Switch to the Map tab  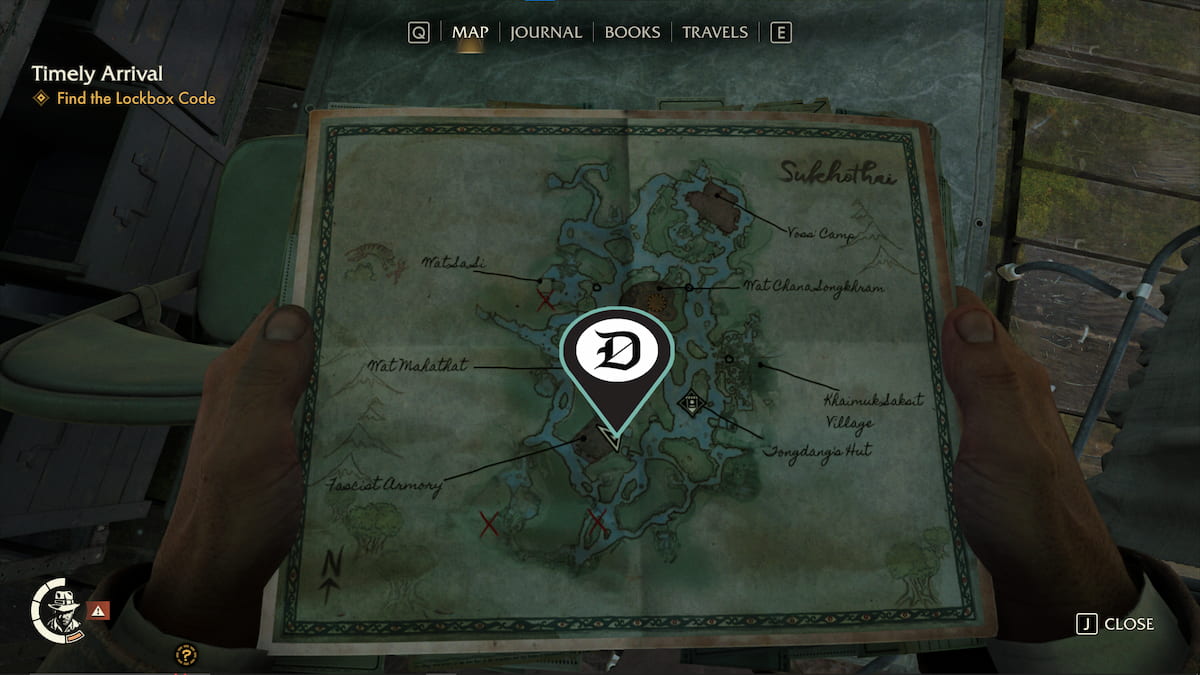[x=470, y=32]
